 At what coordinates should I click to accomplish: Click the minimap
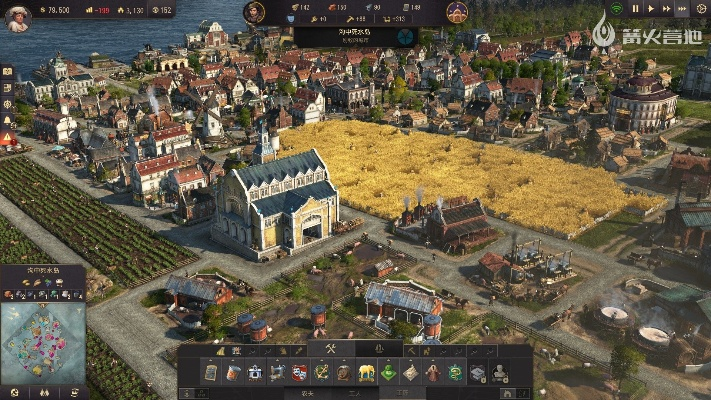[43, 342]
